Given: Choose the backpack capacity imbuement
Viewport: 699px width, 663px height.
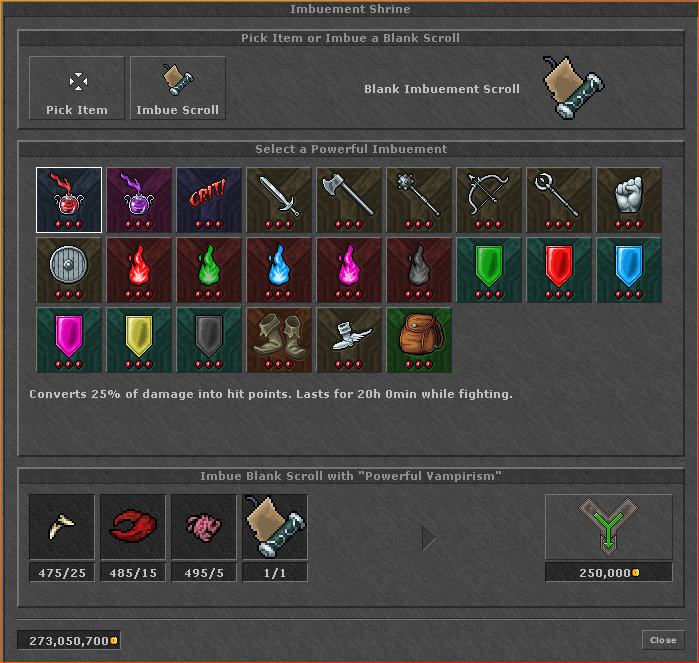Looking at the screenshot, I should click(419, 339).
